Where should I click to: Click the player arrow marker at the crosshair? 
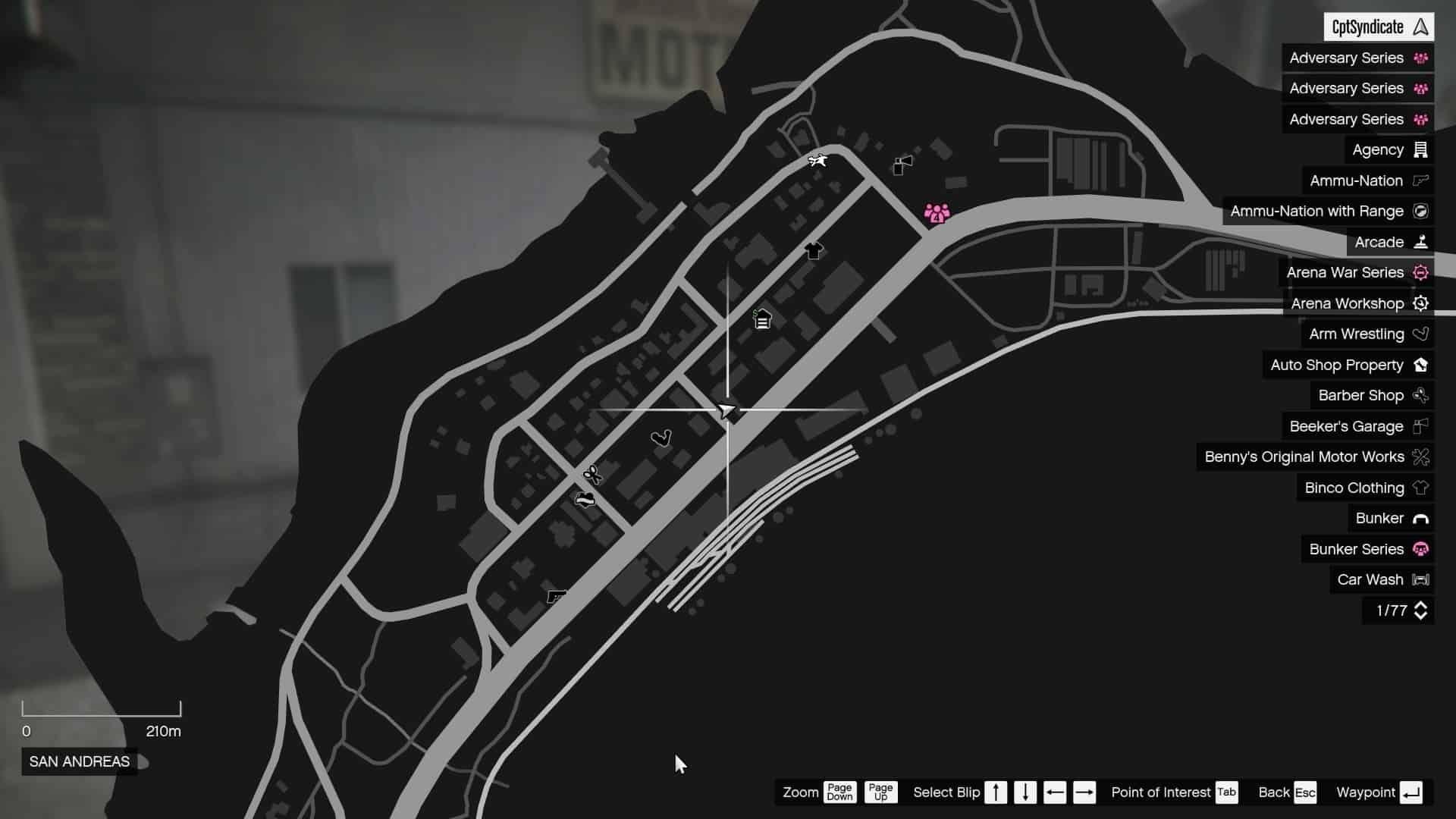(x=727, y=412)
